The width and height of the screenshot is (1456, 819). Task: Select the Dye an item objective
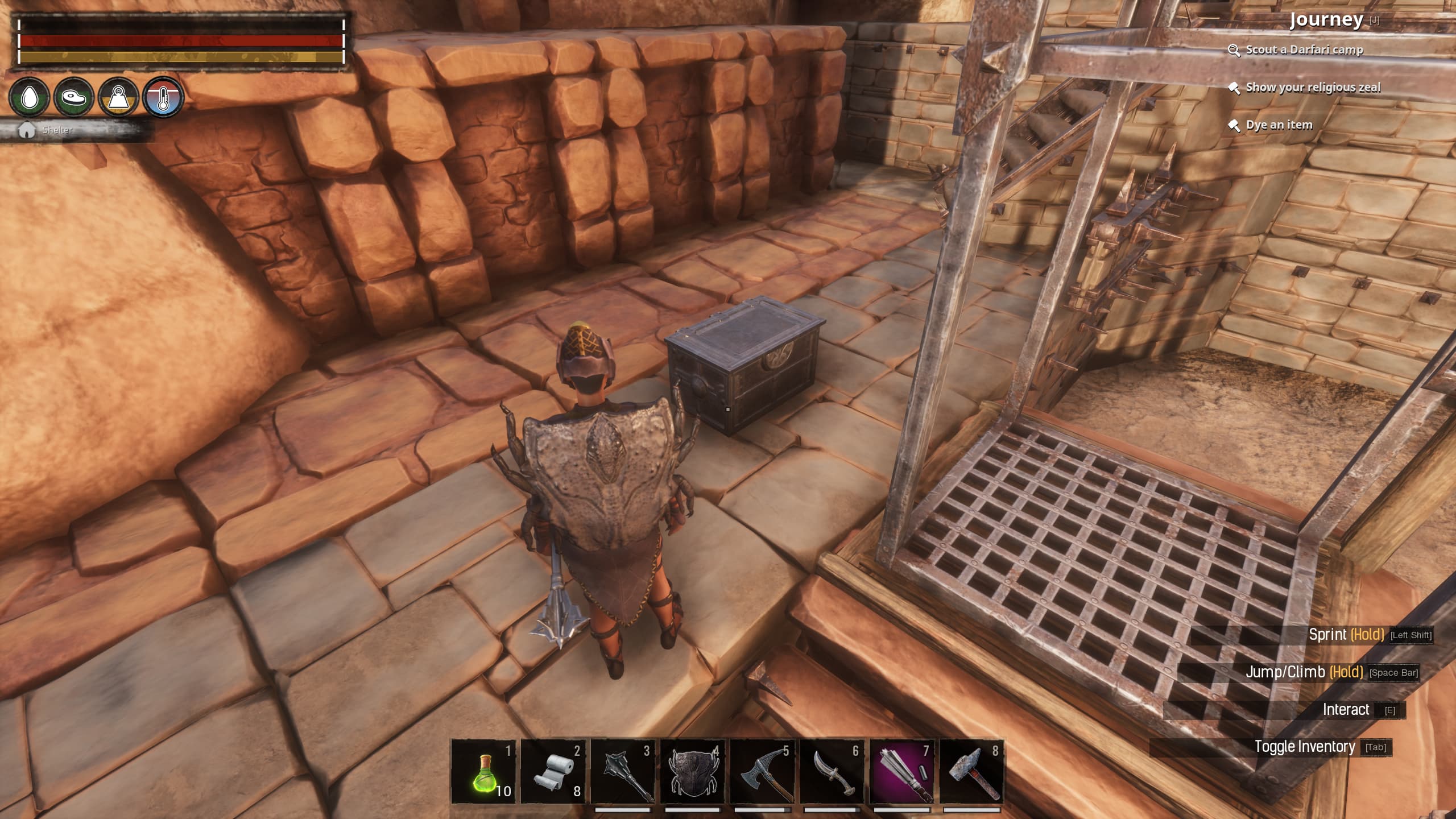(1279, 125)
